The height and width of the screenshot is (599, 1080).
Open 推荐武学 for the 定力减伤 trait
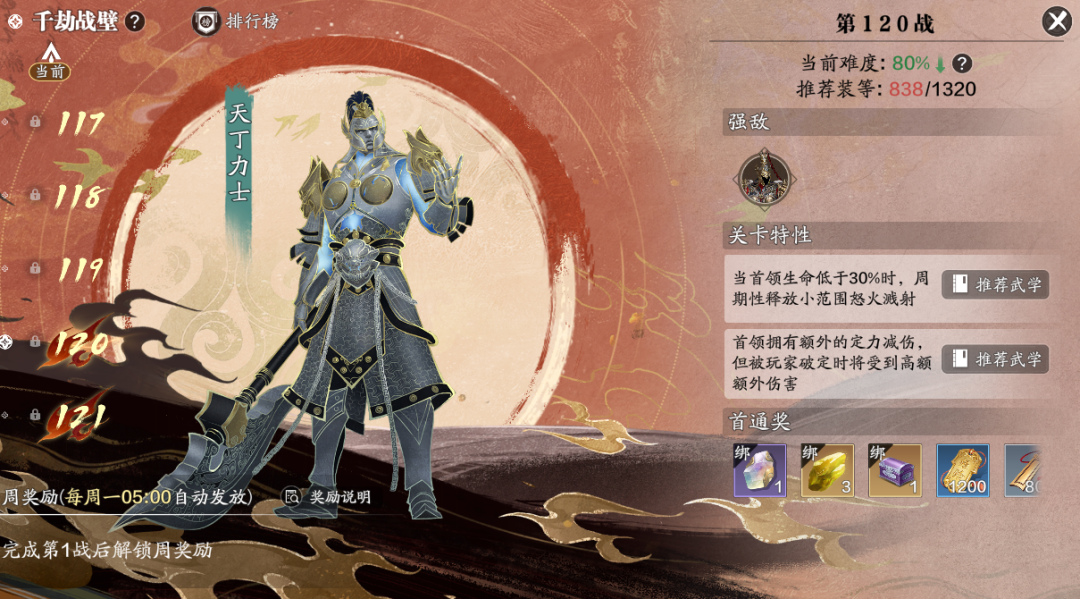click(x=995, y=359)
